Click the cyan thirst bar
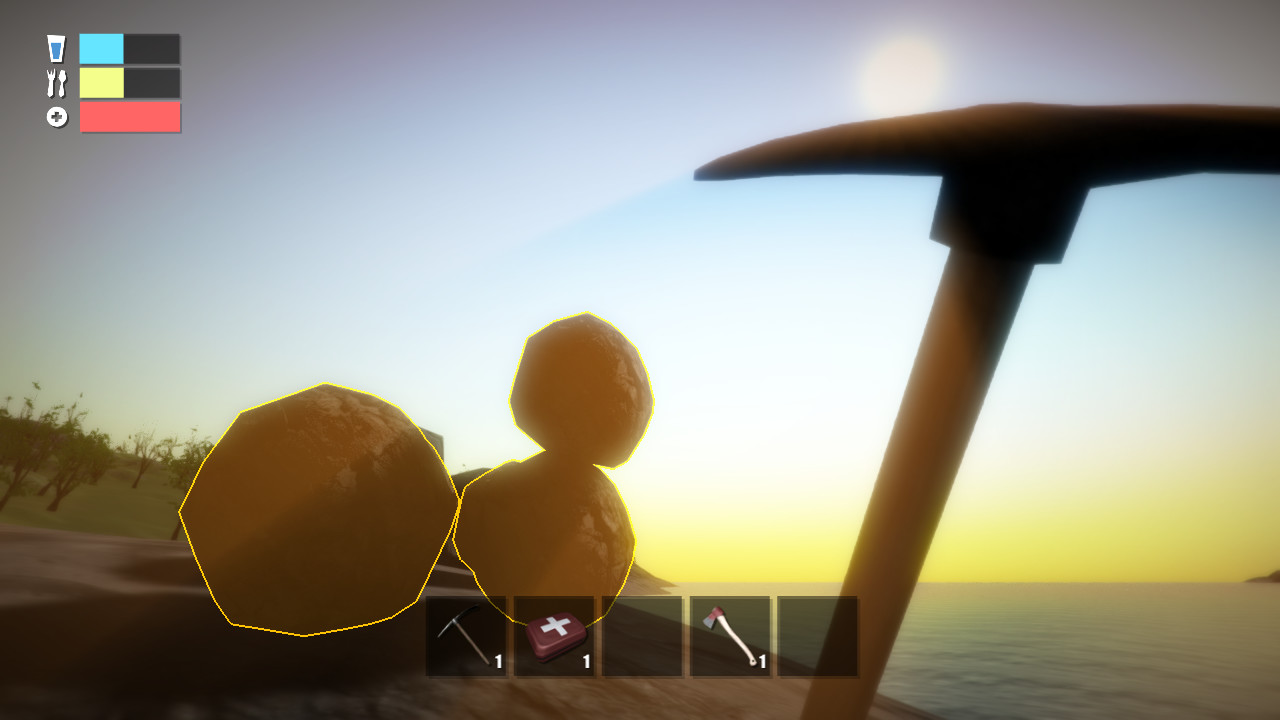 pos(102,47)
